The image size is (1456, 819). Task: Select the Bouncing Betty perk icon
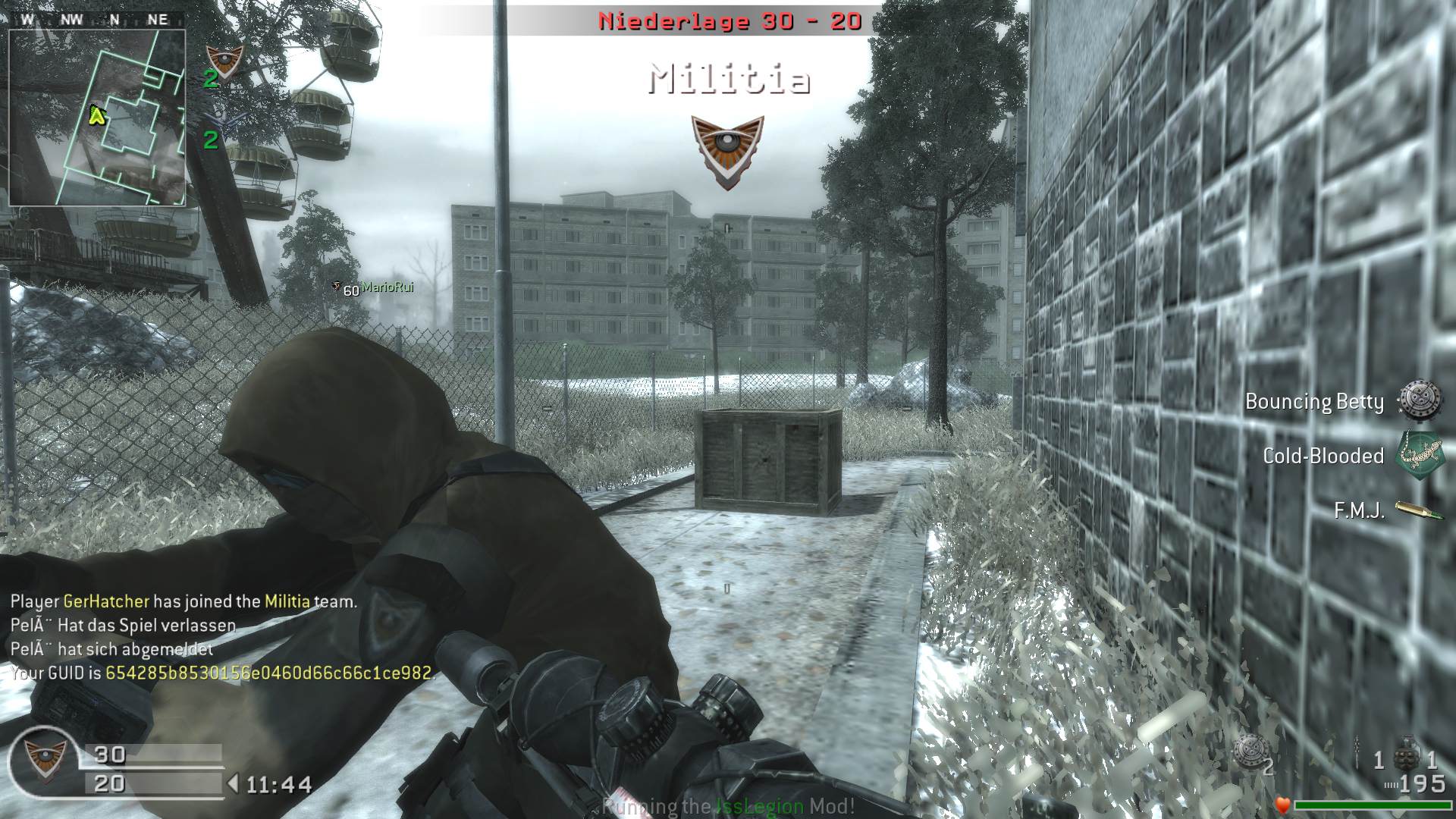coord(1420,400)
